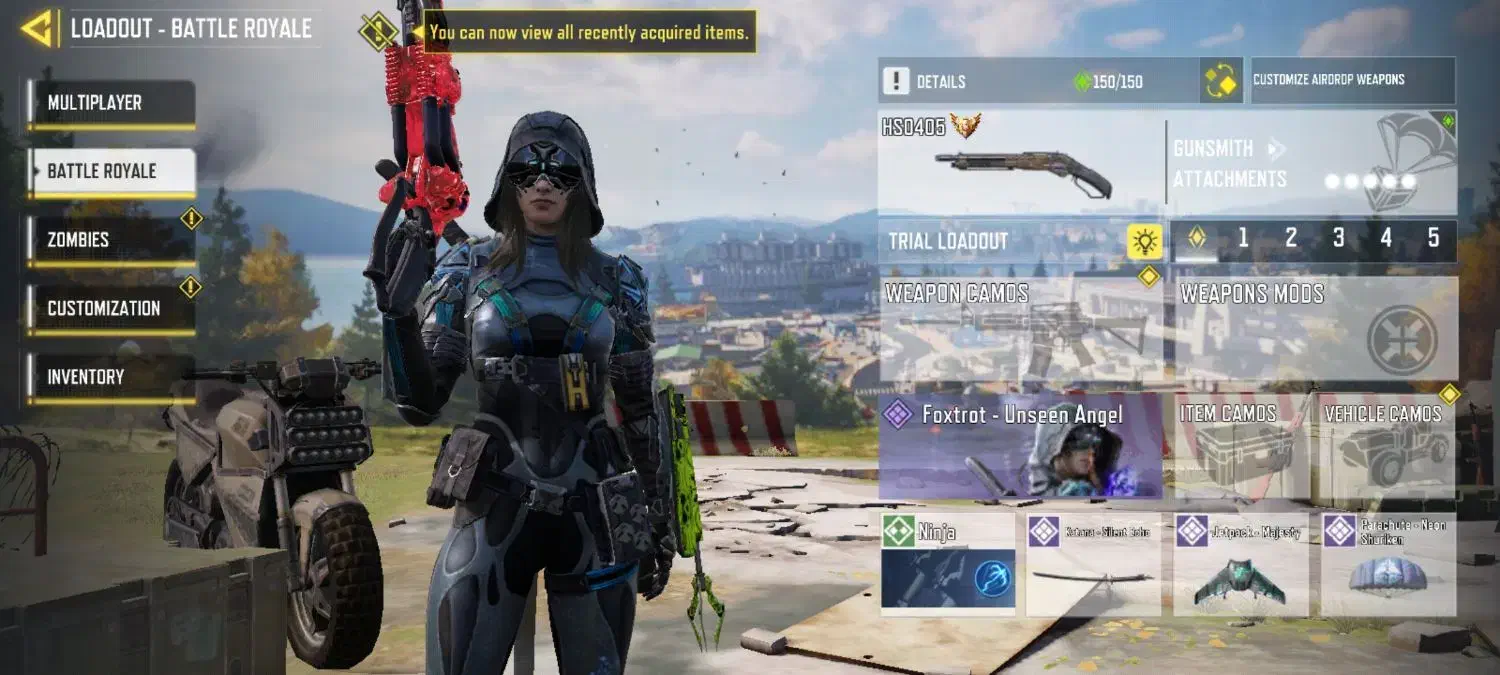This screenshot has width=1500, height=675.
Task: Go back using the yellow arrow button
Action: [37, 28]
